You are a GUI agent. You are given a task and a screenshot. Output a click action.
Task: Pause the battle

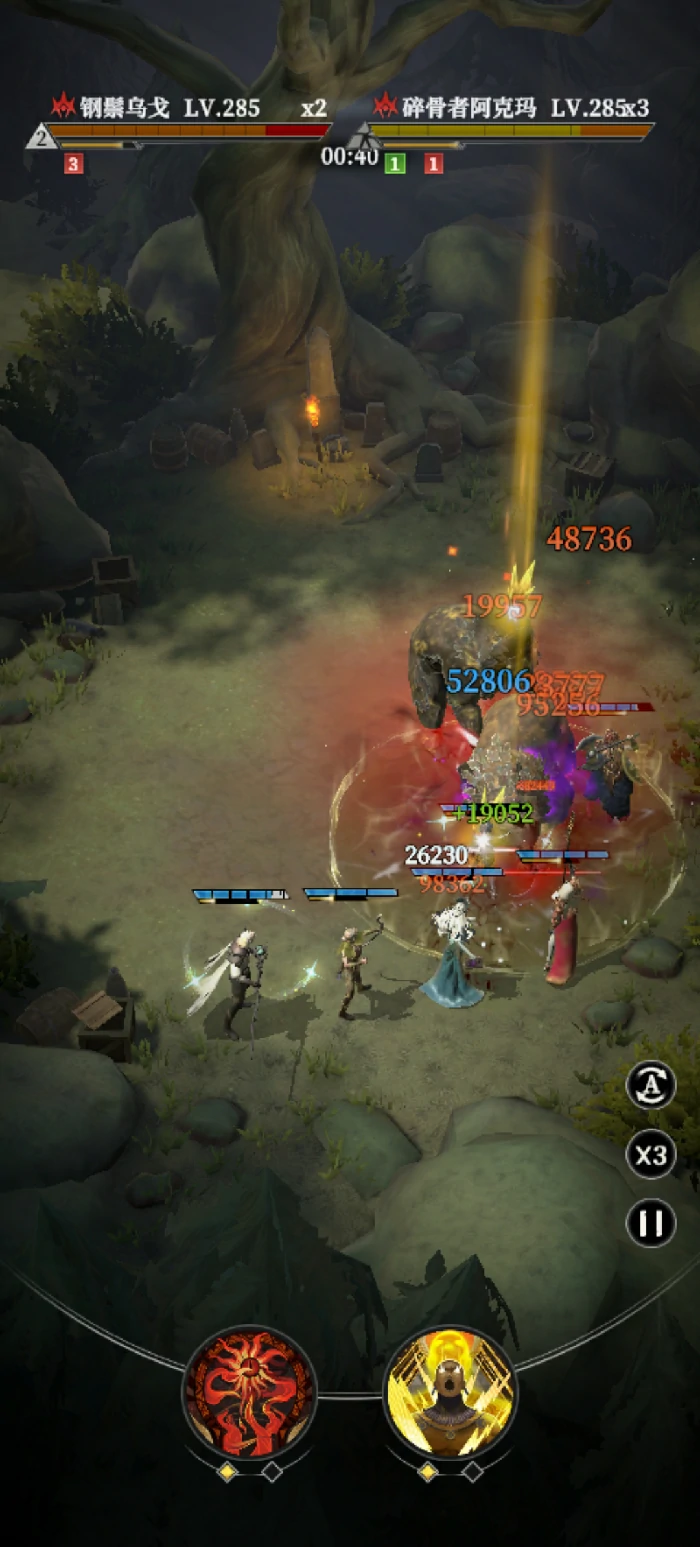651,1223
